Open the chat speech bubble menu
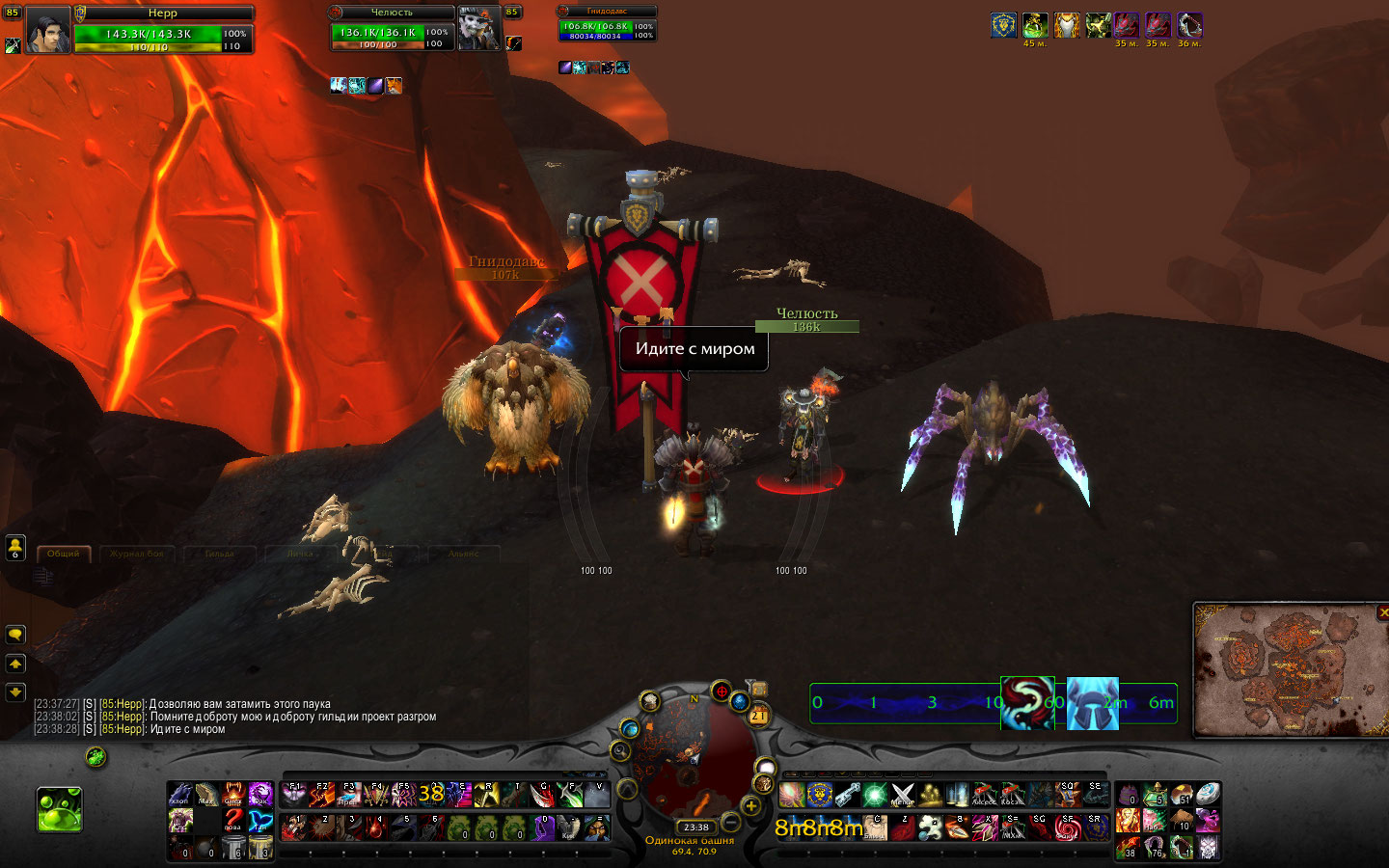Viewport: 1389px width, 868px height. pos(15,634)
